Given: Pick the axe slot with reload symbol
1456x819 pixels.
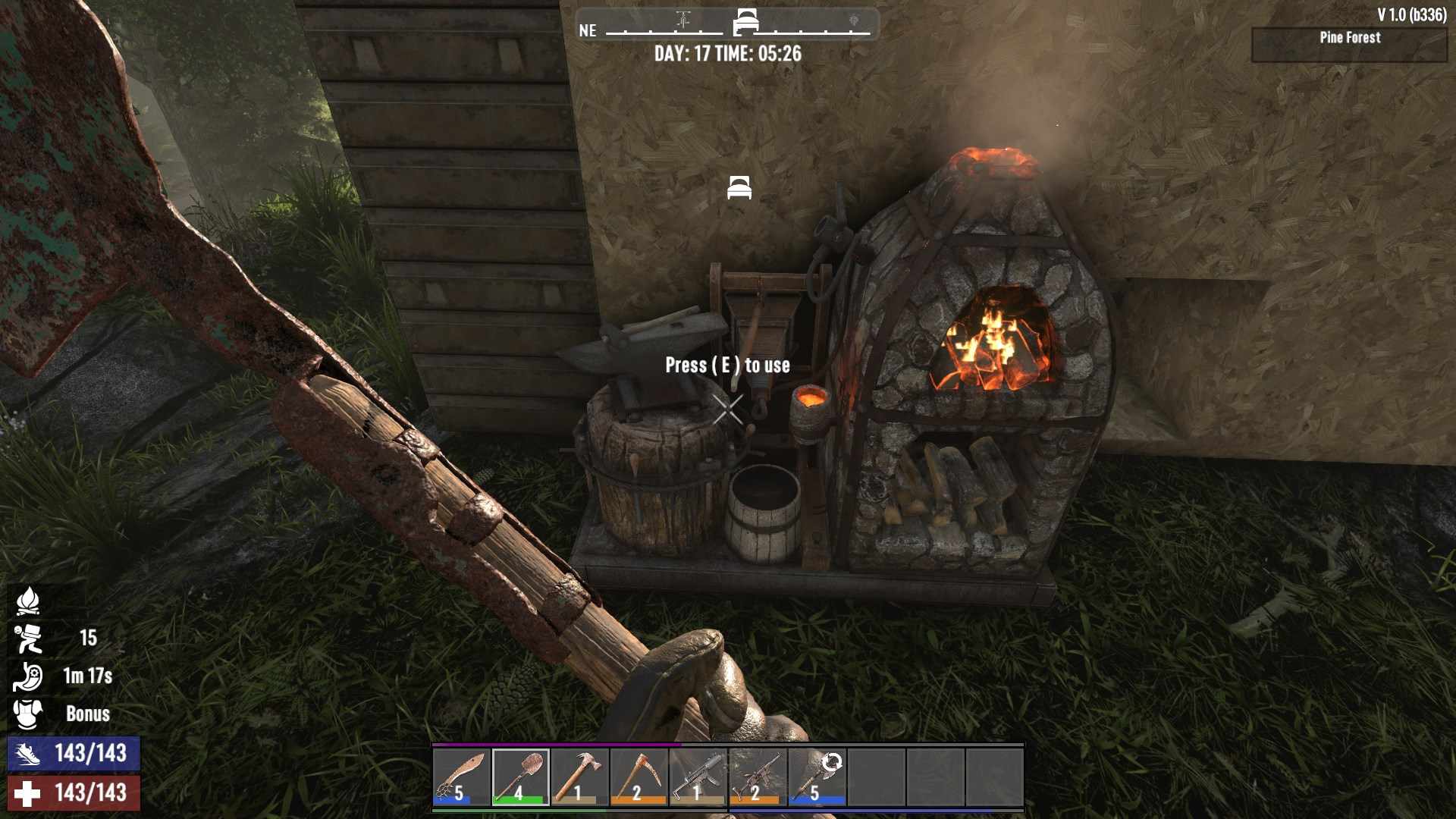Looking at the screenshot, I should click(x=817, y=777).
